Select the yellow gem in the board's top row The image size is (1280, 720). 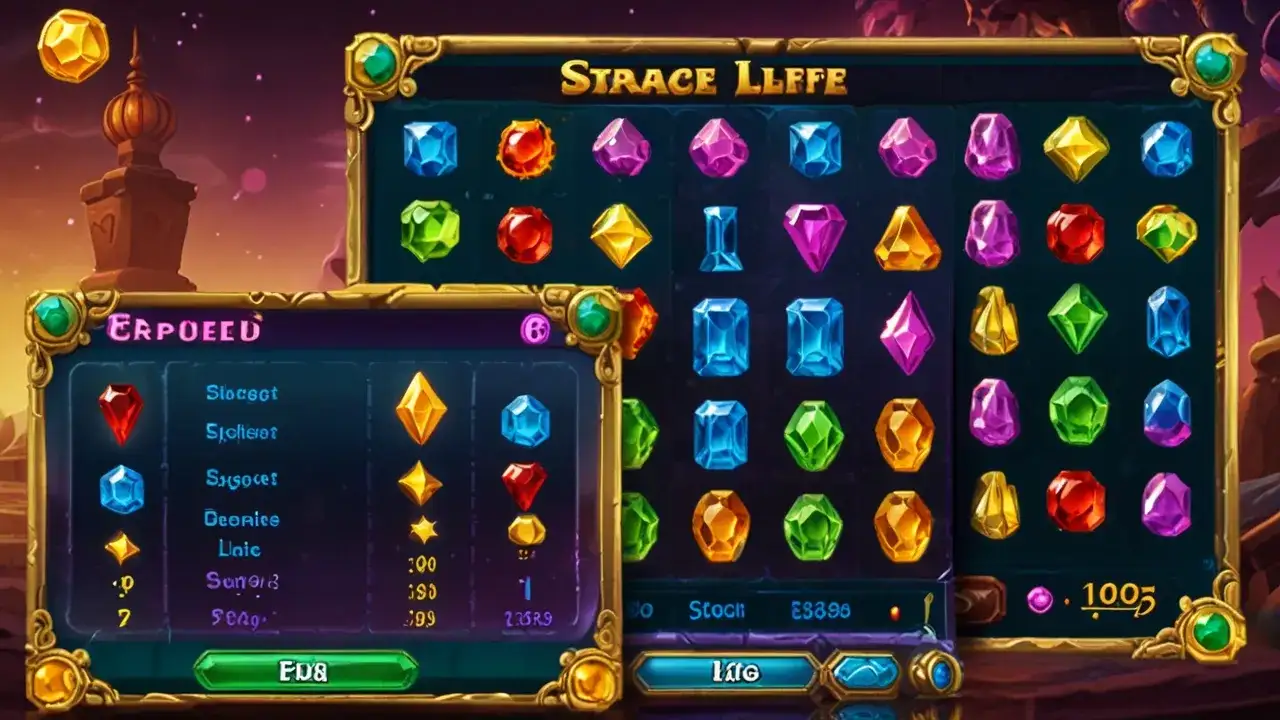pyautogui.click(x=1076, y=148)
